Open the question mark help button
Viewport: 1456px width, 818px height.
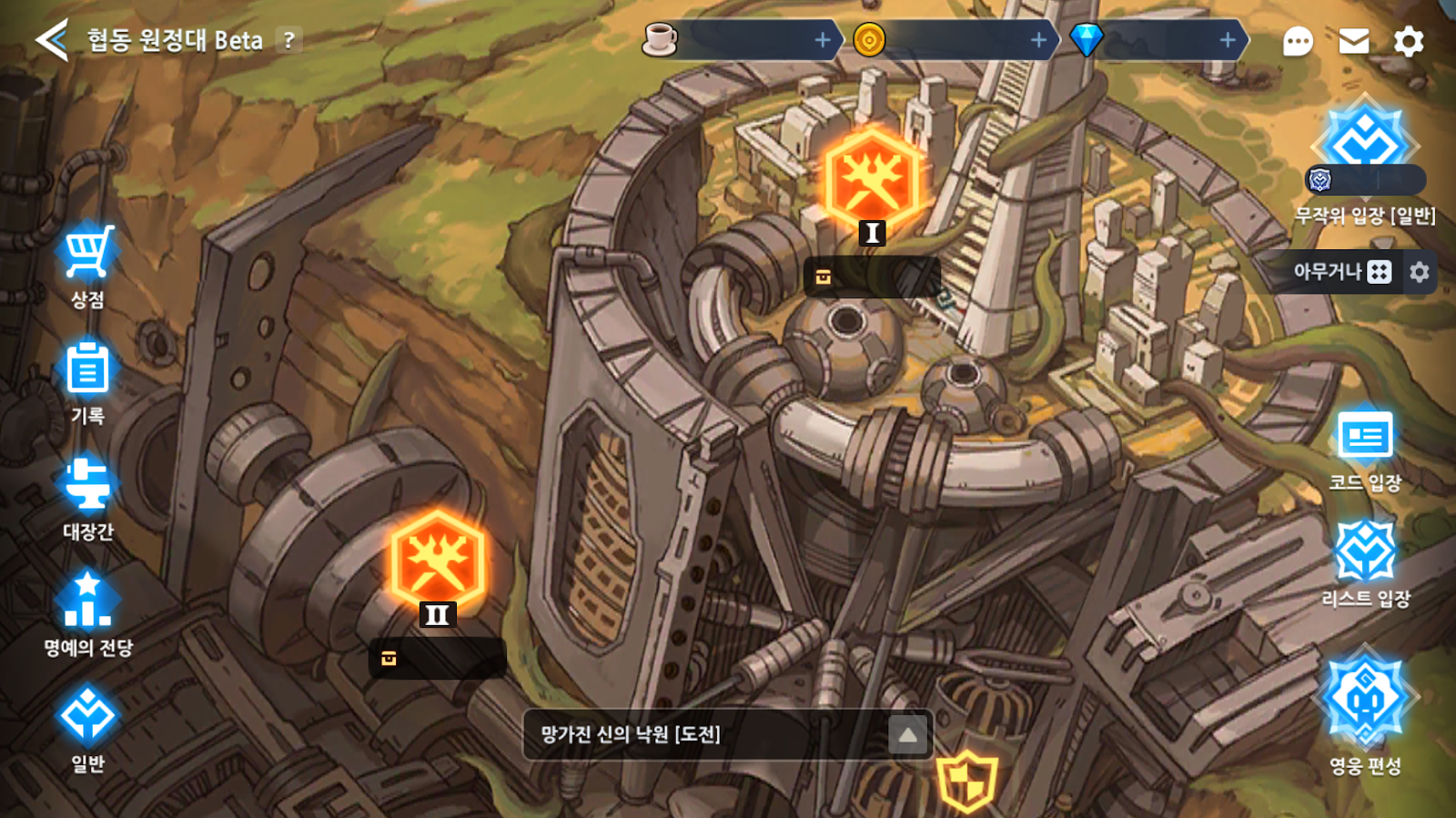coord(289,40)
